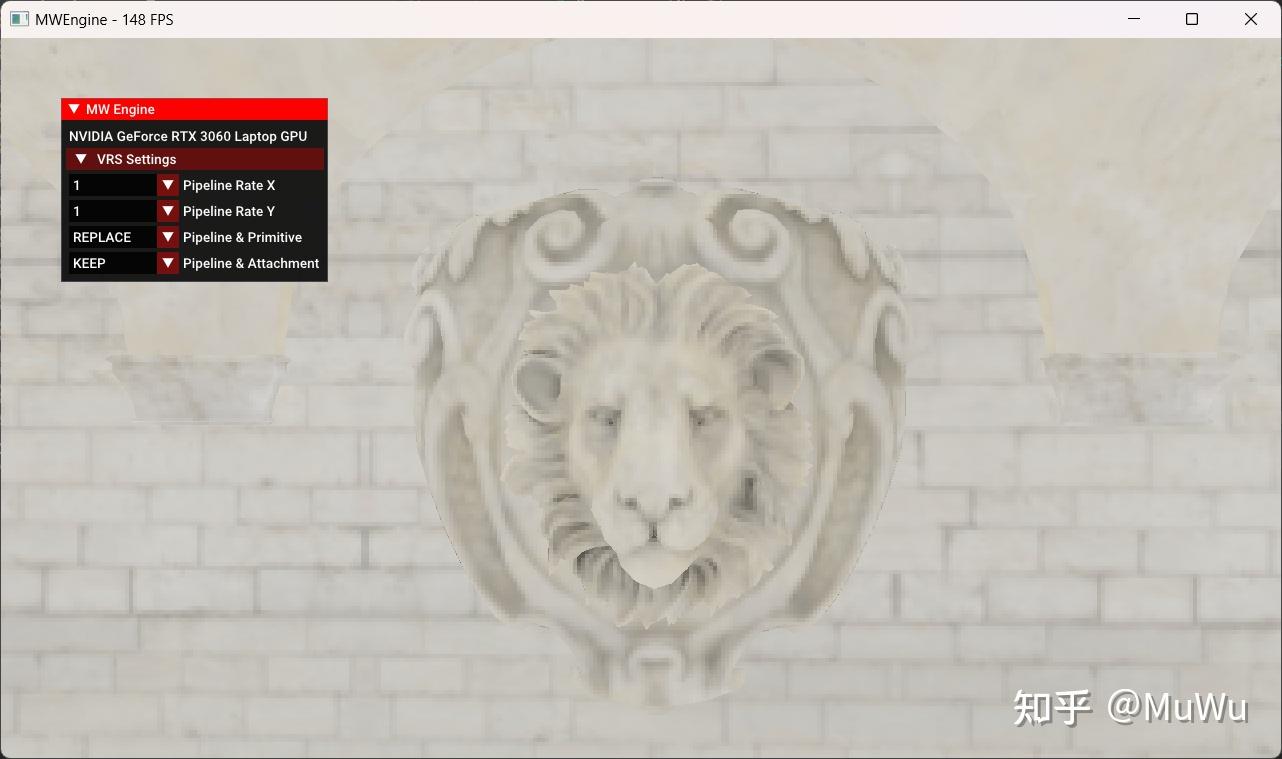This screenshot has width=1282, height=759.
Task: Open the Pipeline Rate Y dropdown arrow
Action: (x=167, y=211)
